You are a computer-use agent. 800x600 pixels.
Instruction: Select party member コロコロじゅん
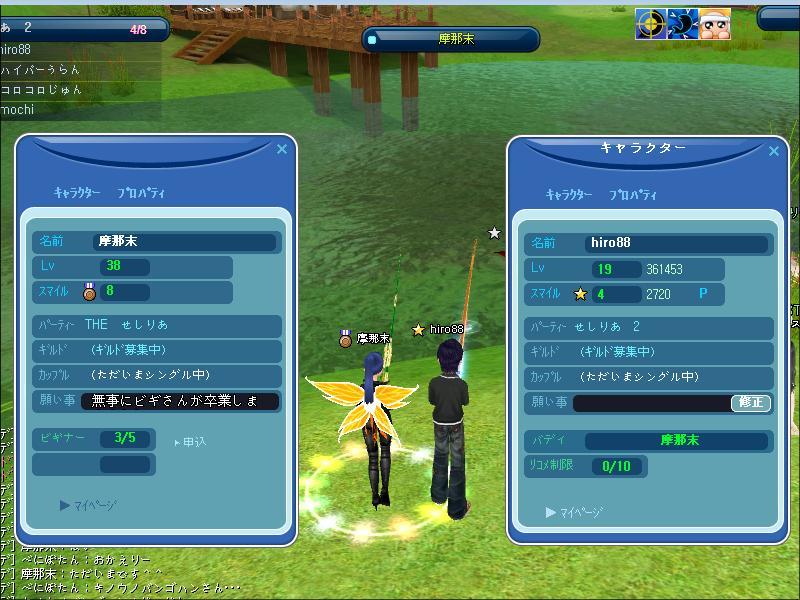[41, 89]
